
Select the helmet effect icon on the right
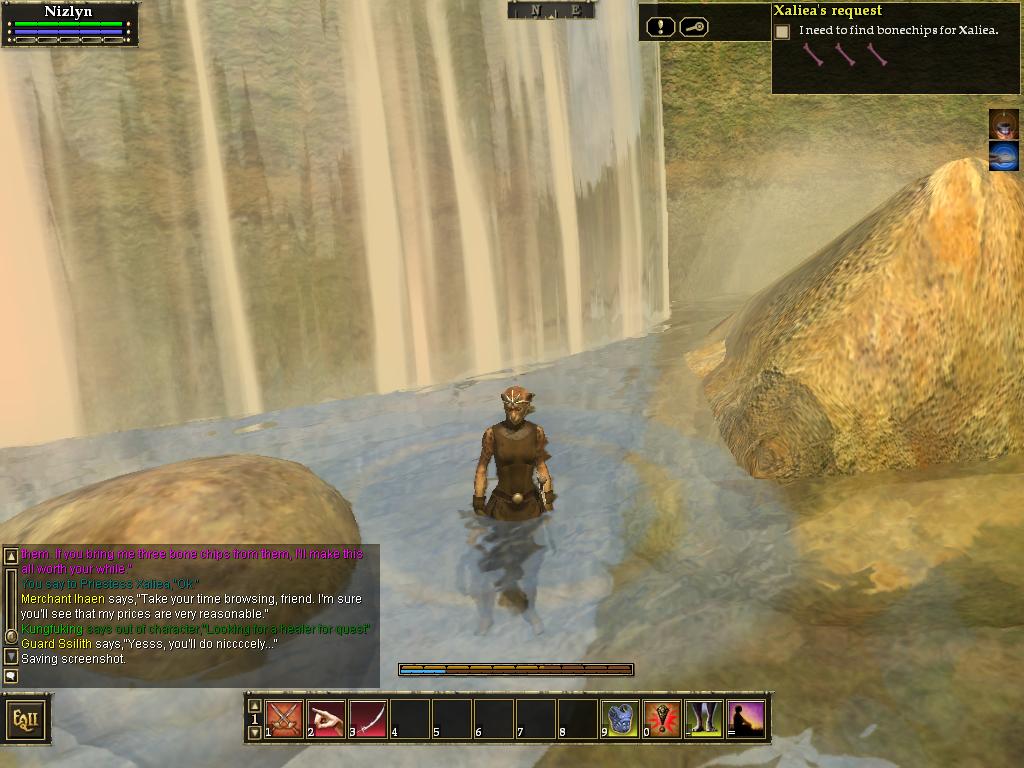1004,124
